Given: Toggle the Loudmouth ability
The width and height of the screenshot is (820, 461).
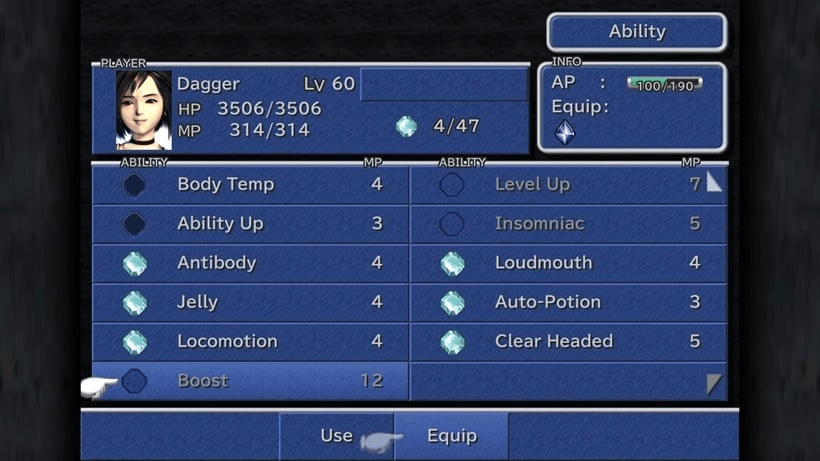Looking at the screenshot, I should [x=566, y=263].
